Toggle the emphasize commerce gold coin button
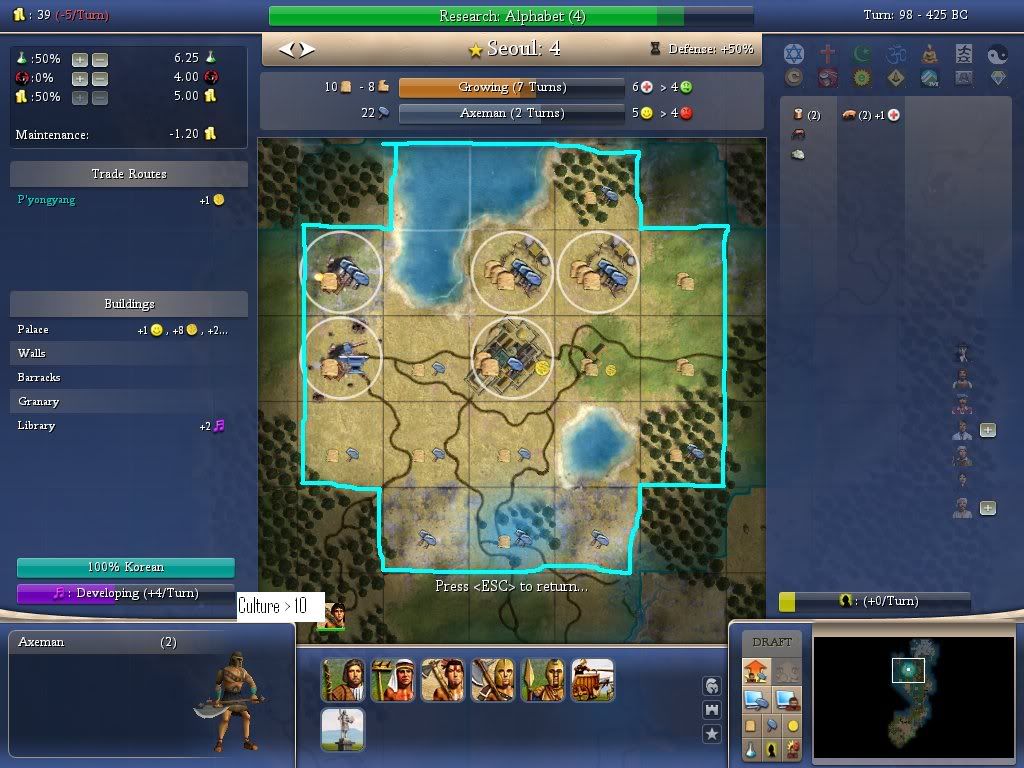This screenshot has height=768, width=1024. coord(793,725)
